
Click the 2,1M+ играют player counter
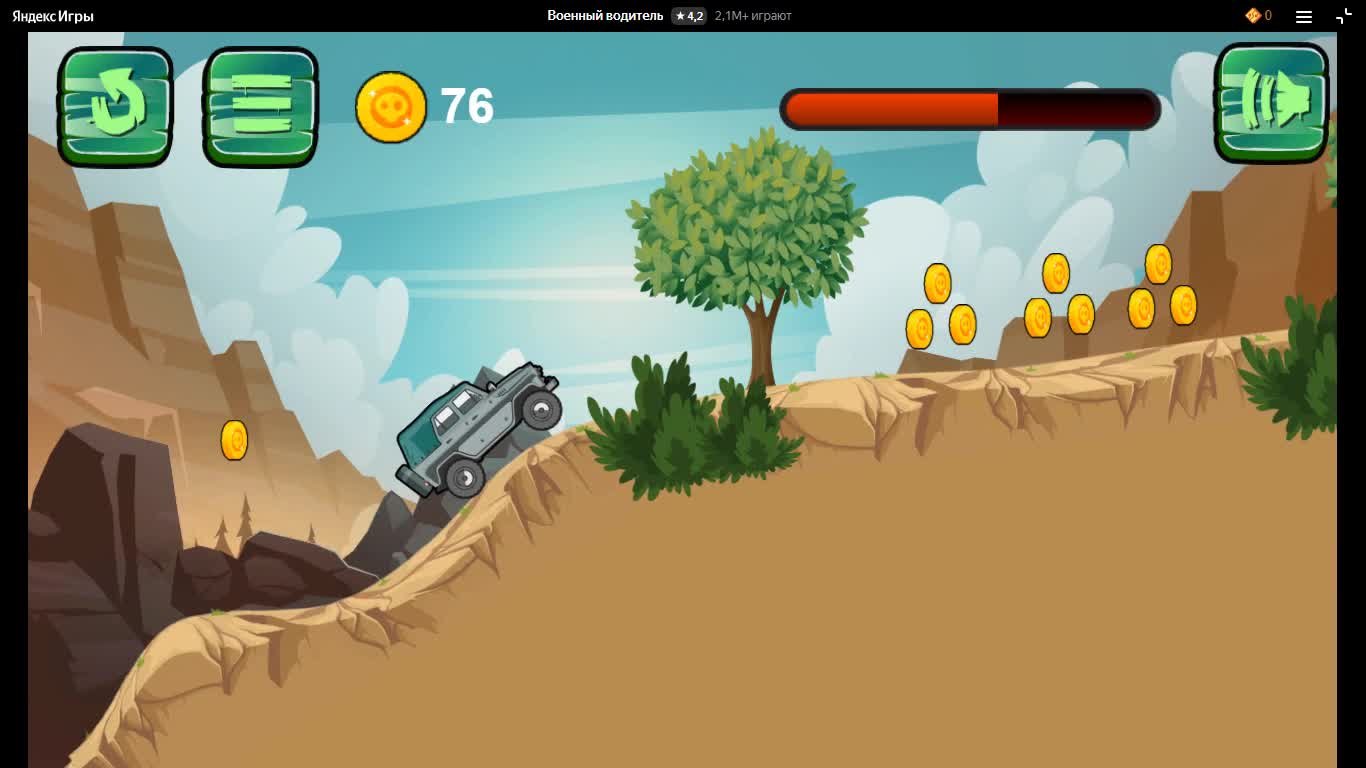coord(751,15)
